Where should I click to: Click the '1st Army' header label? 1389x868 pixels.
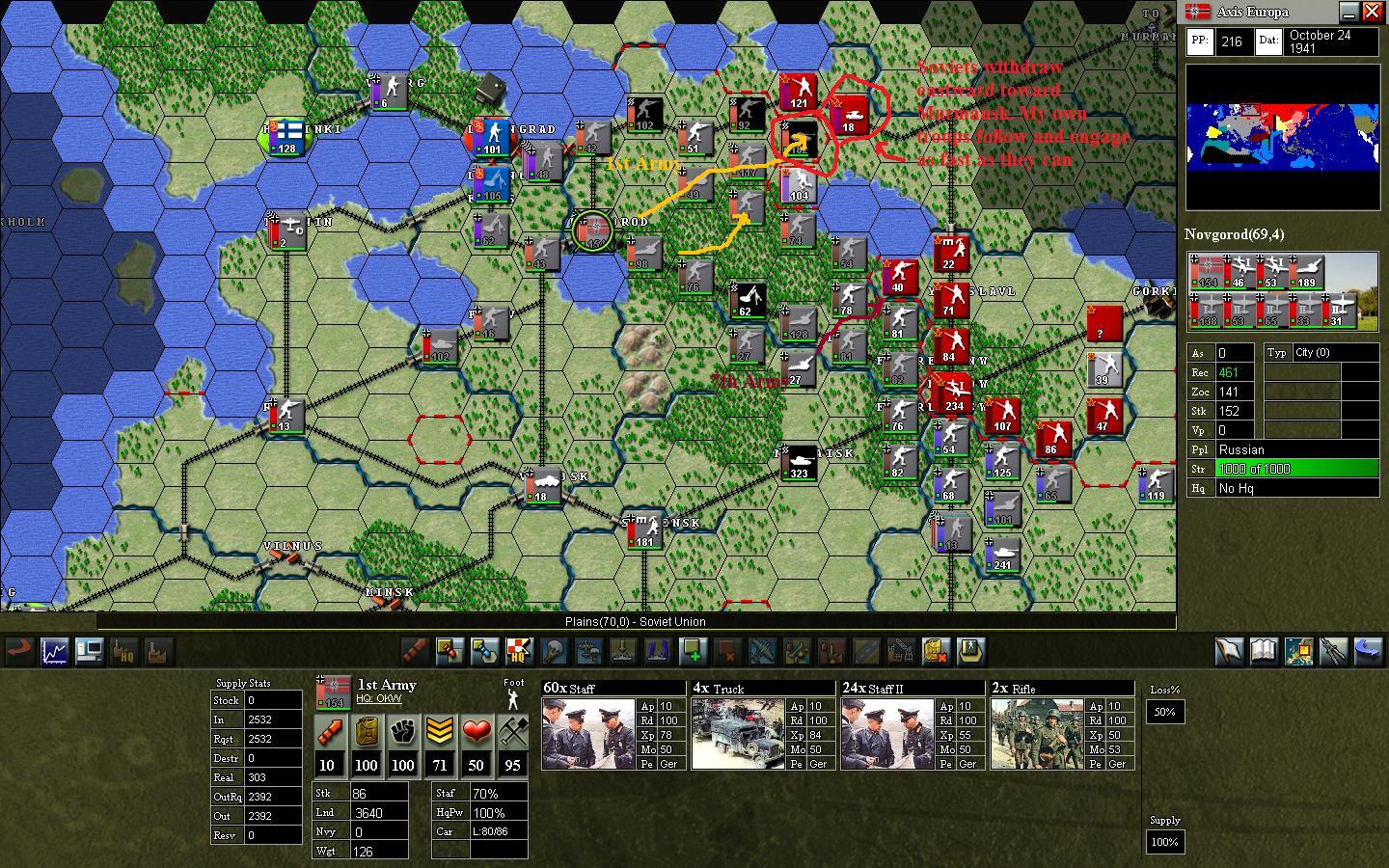tap(386, 685)
